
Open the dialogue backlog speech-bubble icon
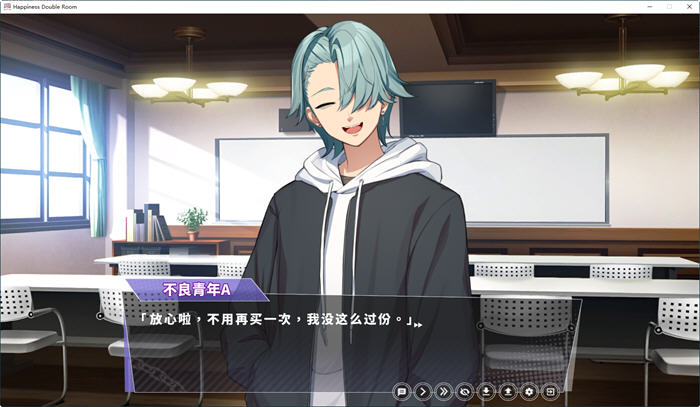[402, 392]
